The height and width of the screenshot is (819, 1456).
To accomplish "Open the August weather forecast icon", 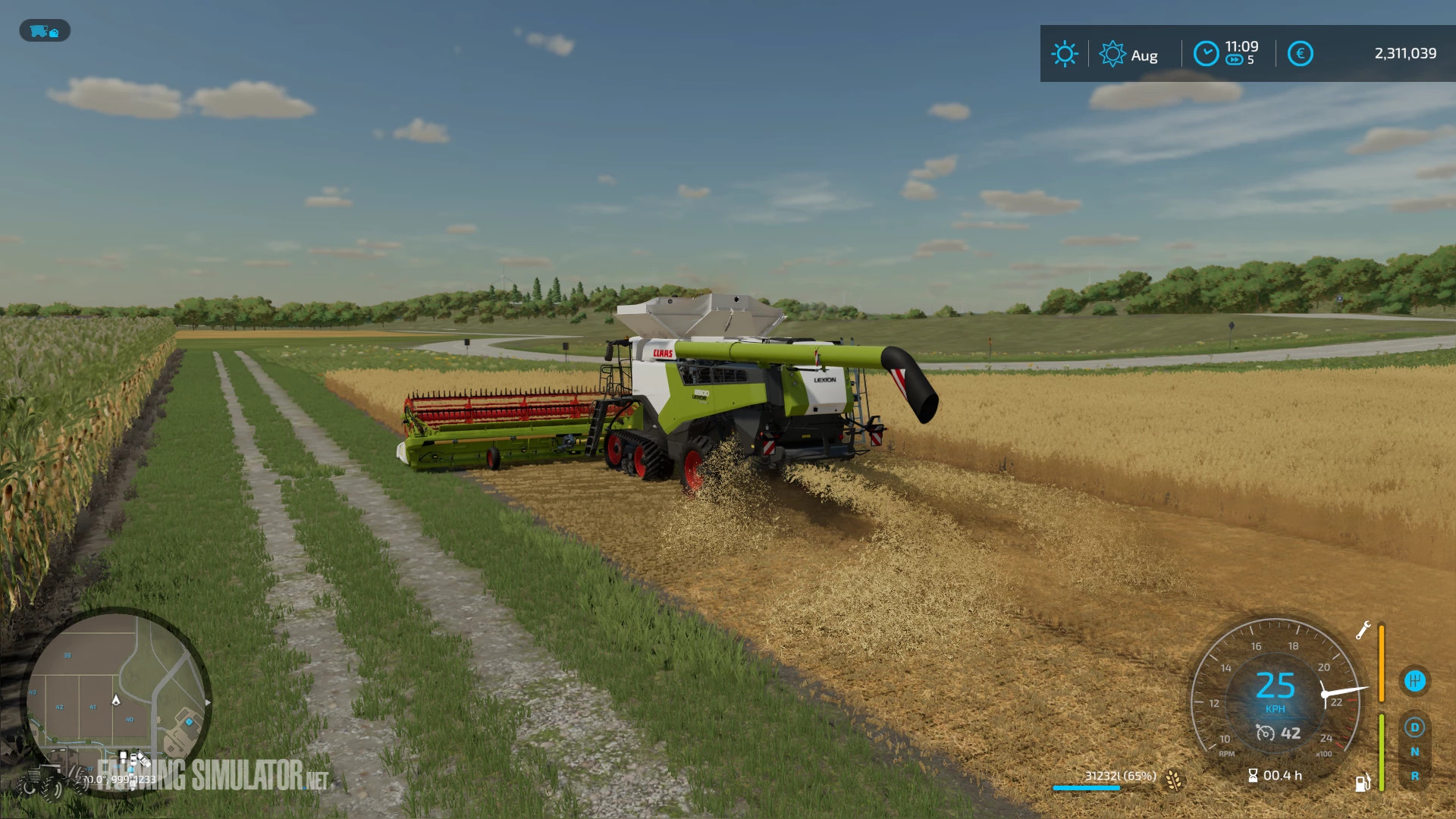I will [1112, 53].
